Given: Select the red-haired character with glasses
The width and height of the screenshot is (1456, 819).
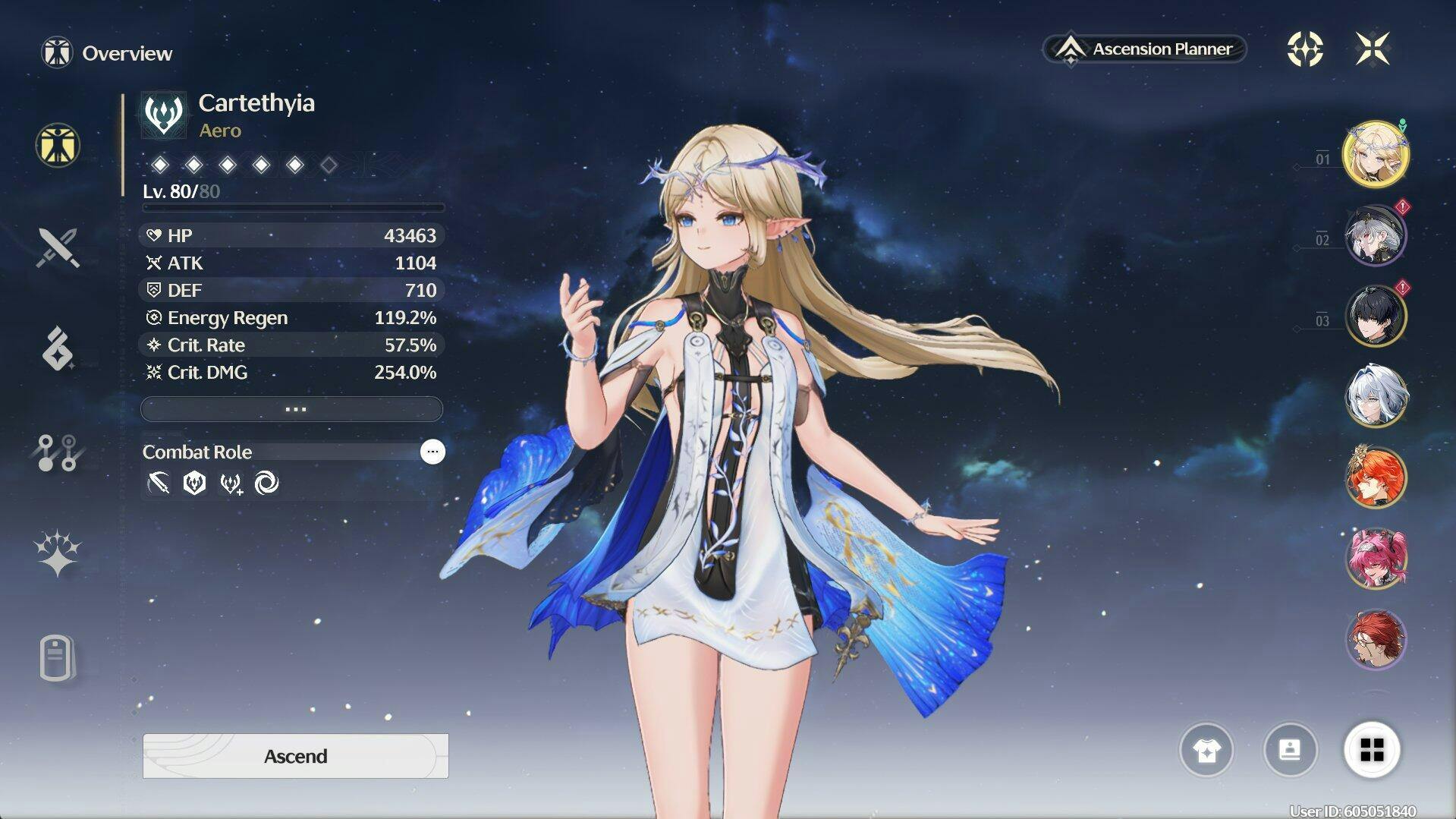Looking at the screenshot, I should [1375, 640].
